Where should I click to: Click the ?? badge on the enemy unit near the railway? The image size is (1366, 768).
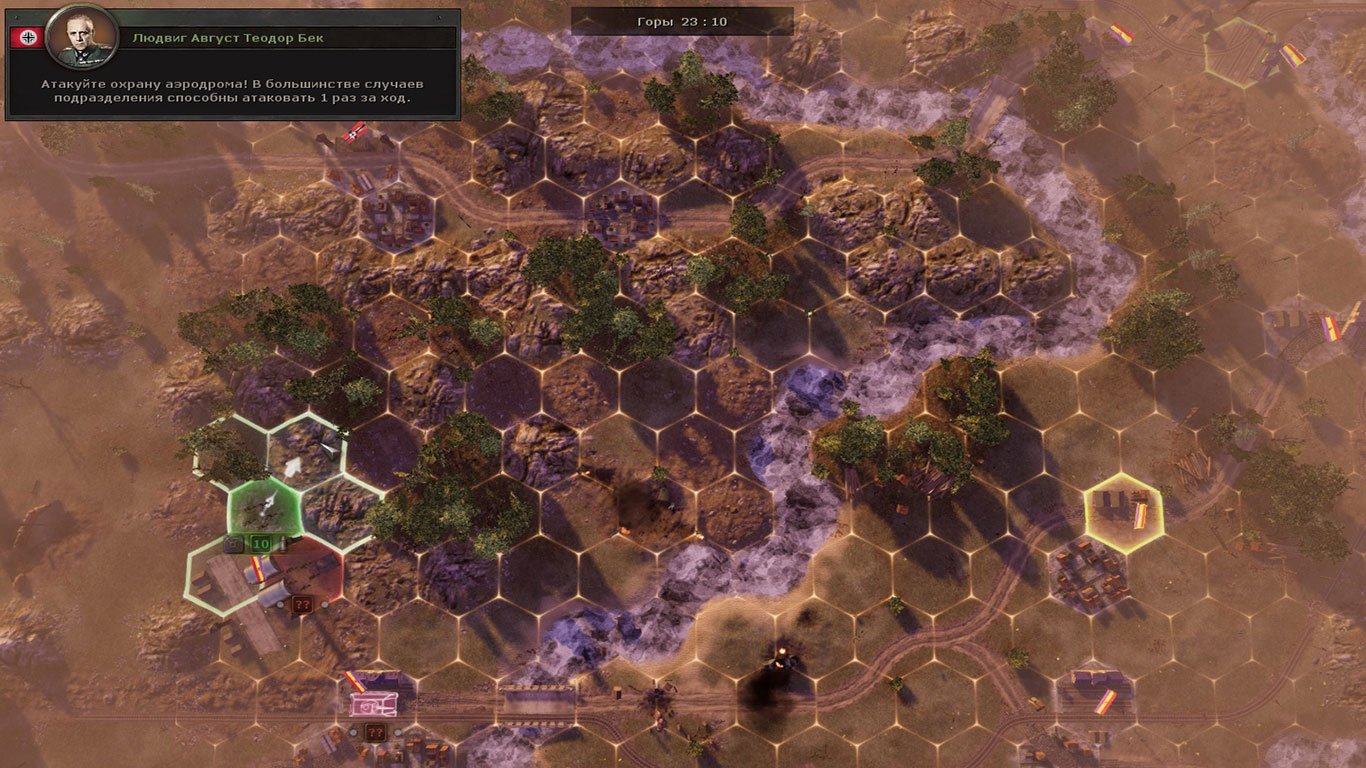375,731
